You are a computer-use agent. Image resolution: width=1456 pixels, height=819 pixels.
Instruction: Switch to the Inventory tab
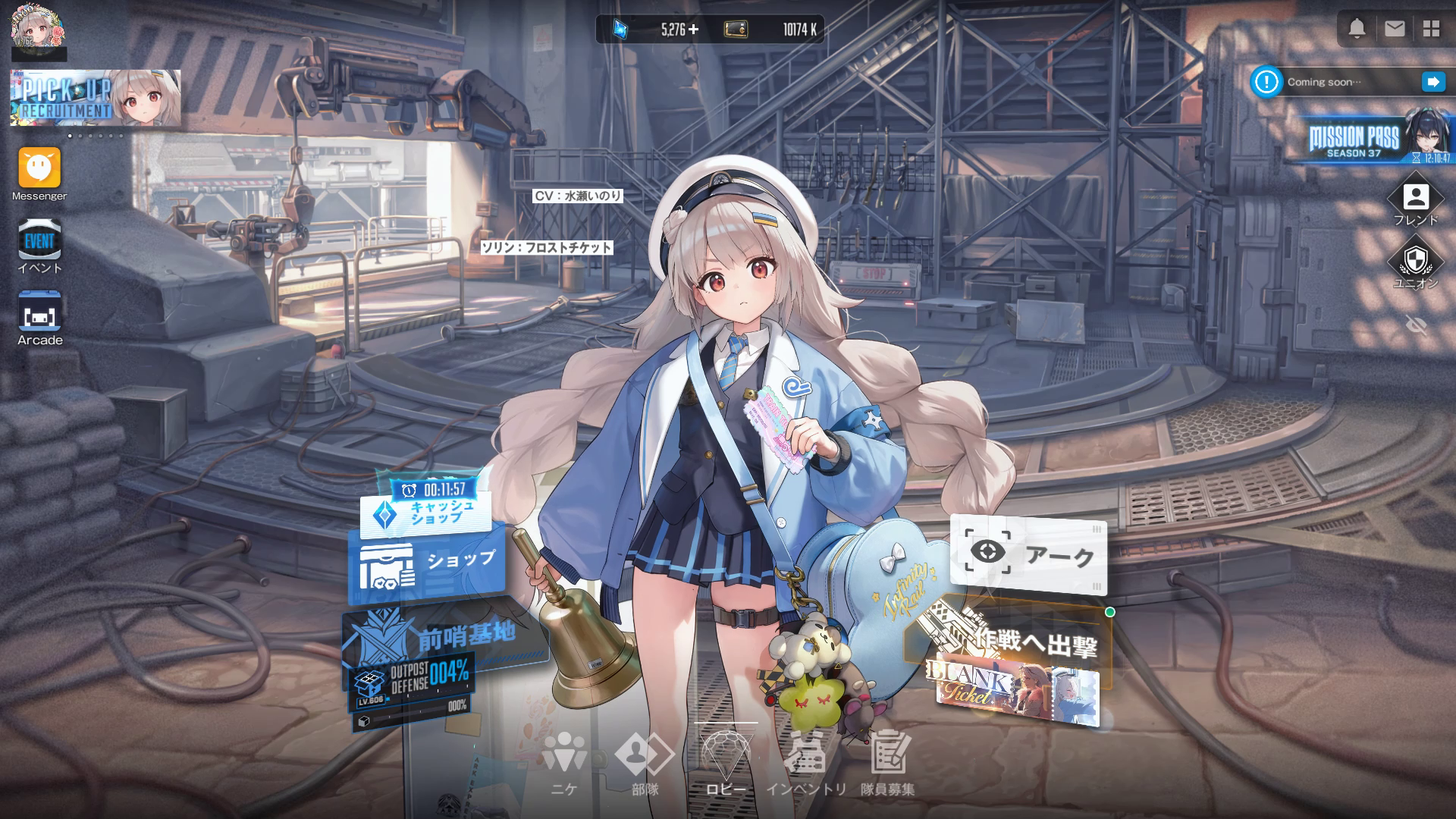(805, 762)
